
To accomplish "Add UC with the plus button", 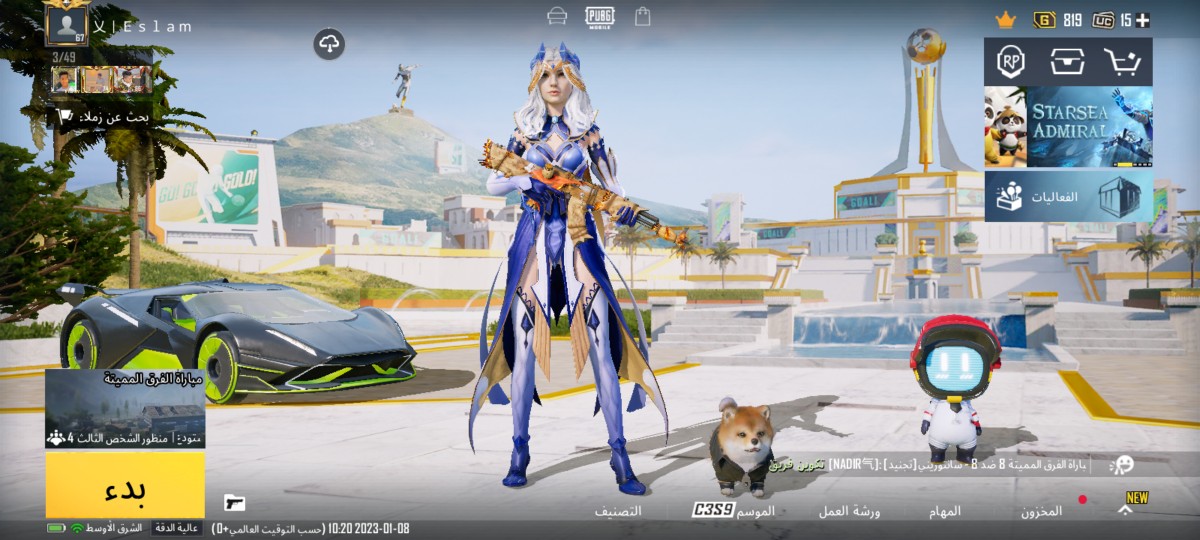I will 1142,19.
